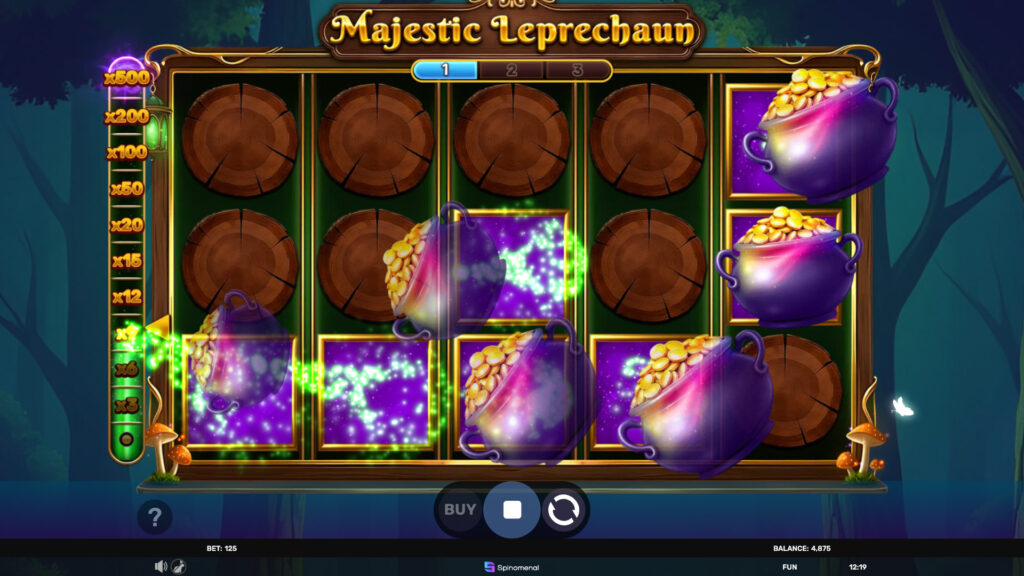
Task: Toggle the rabbit quick-spin icon
Action: [x=177, y=566]
